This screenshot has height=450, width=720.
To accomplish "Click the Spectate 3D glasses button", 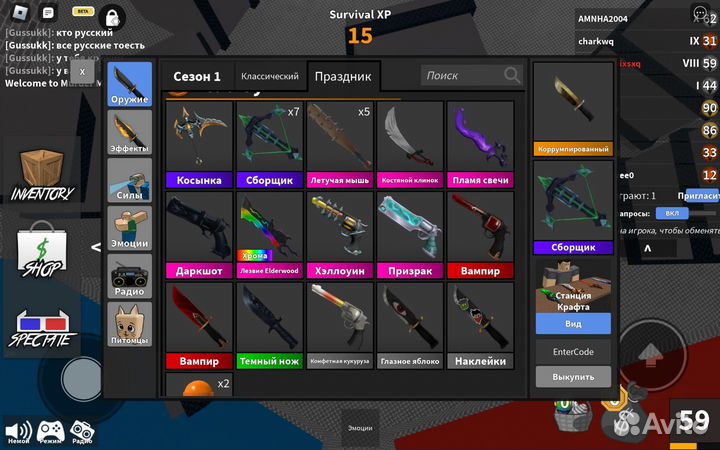I will 42,332.
